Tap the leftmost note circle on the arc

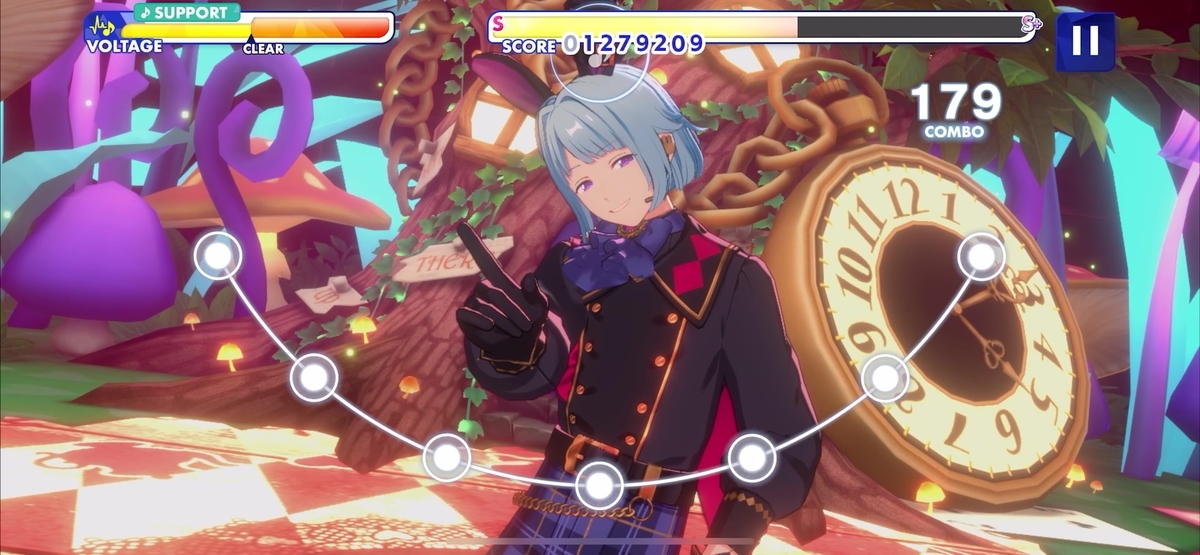tap(217, 256)
